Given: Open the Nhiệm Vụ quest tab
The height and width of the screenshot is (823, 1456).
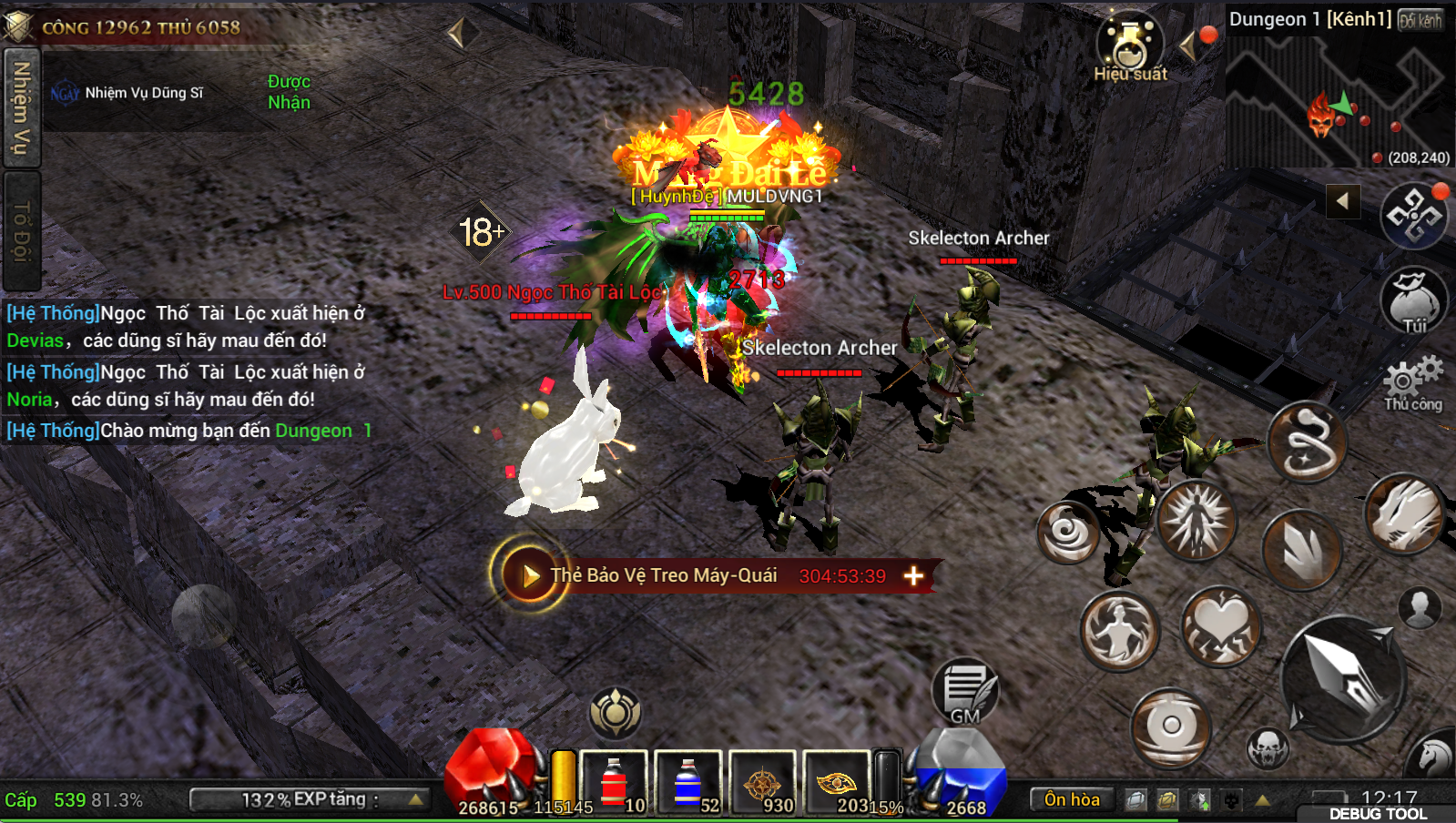Looking at the screenshot, I should tap(21, 107).
